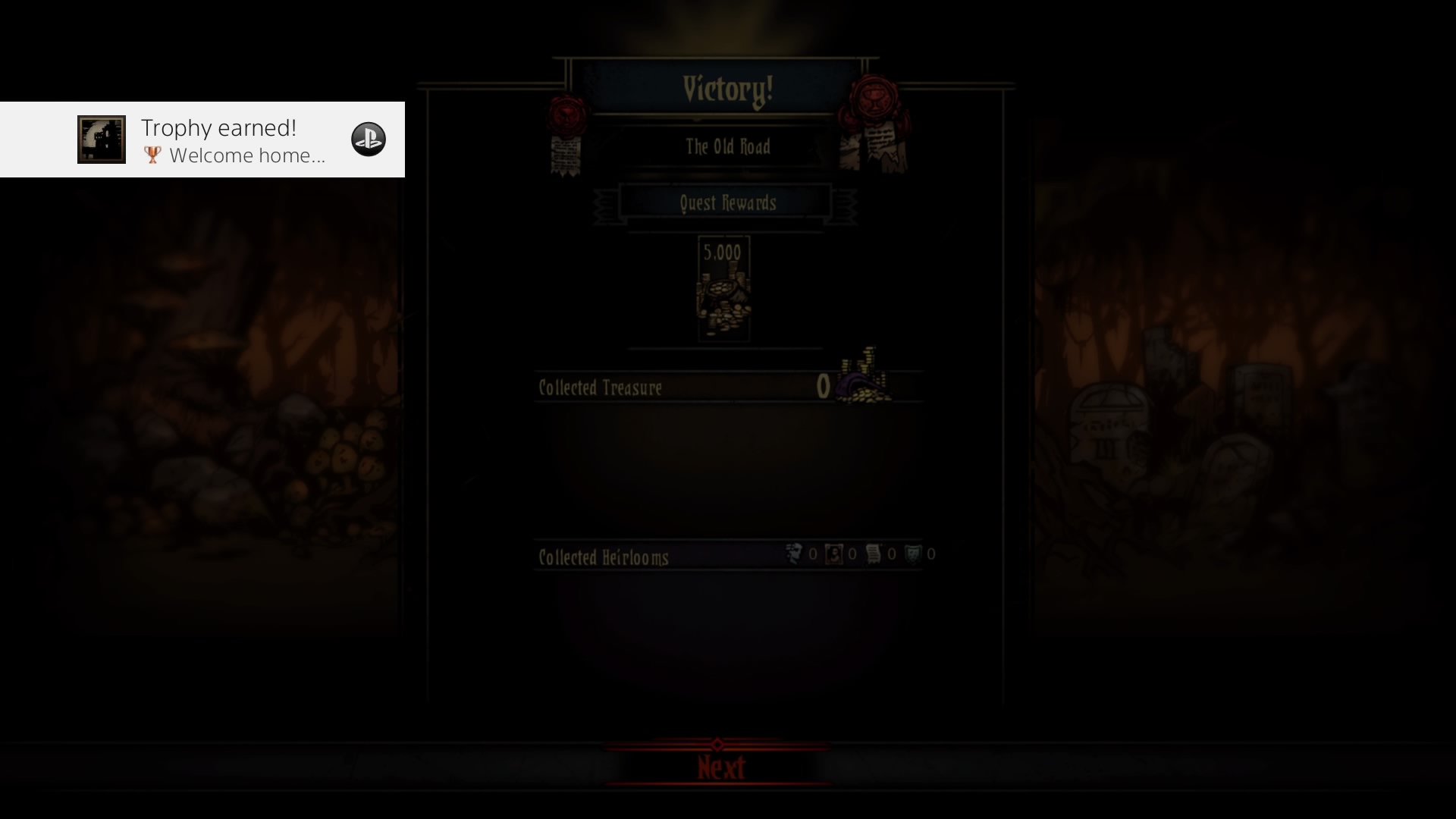This screenshot has height=819, width=1456.
Task: Click the Collected Heirlooms label
Action: pyautogui.click(x=602, y=557)
